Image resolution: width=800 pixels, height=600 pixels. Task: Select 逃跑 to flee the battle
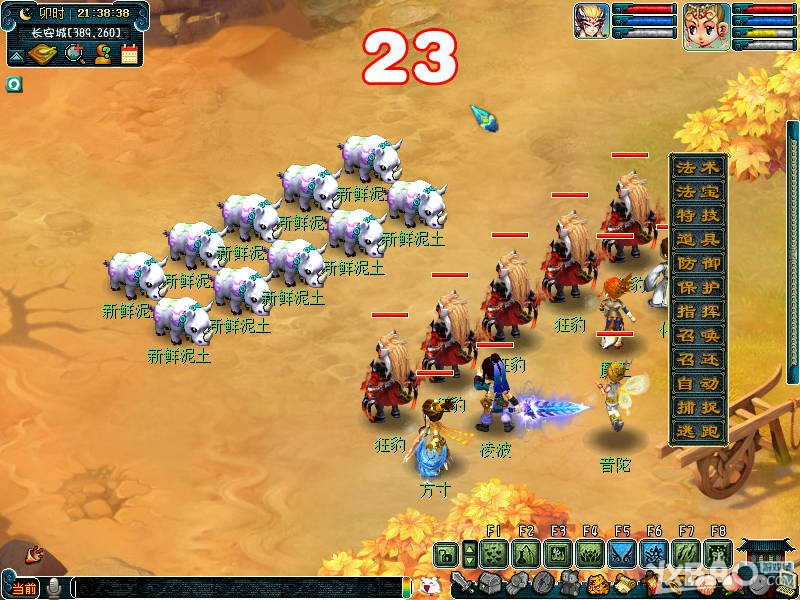pyautogui.click(x=697, y=431)
